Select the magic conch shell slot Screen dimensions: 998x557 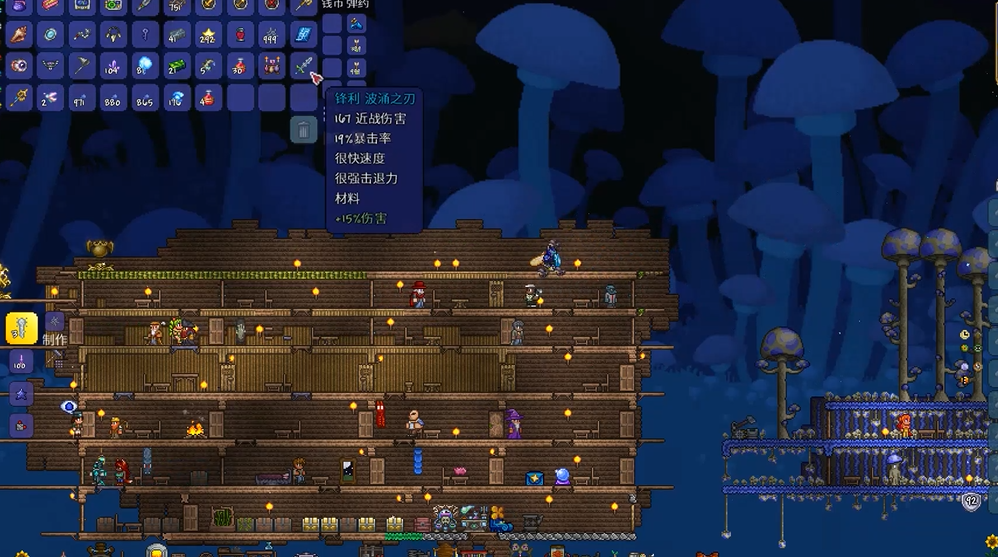coord(19,35)
